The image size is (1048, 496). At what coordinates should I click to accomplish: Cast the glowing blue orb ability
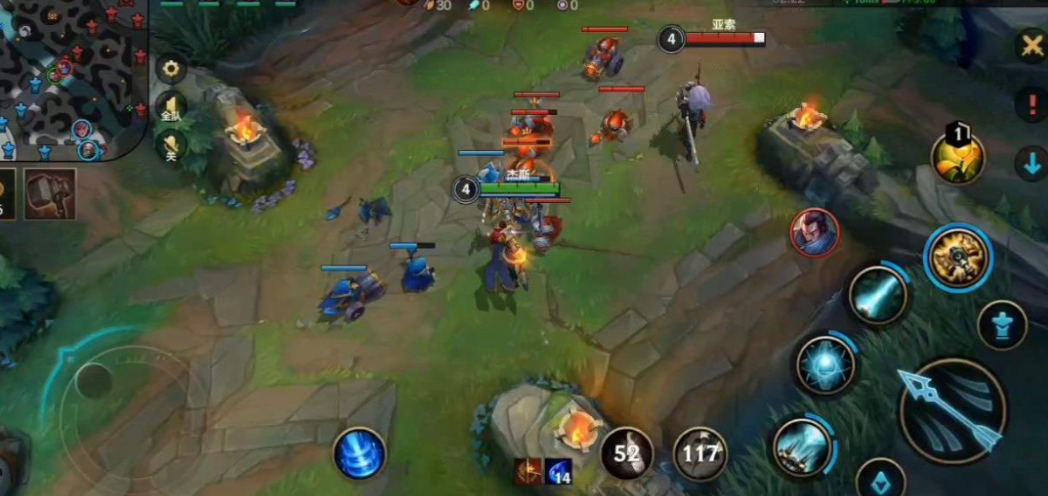825,365
